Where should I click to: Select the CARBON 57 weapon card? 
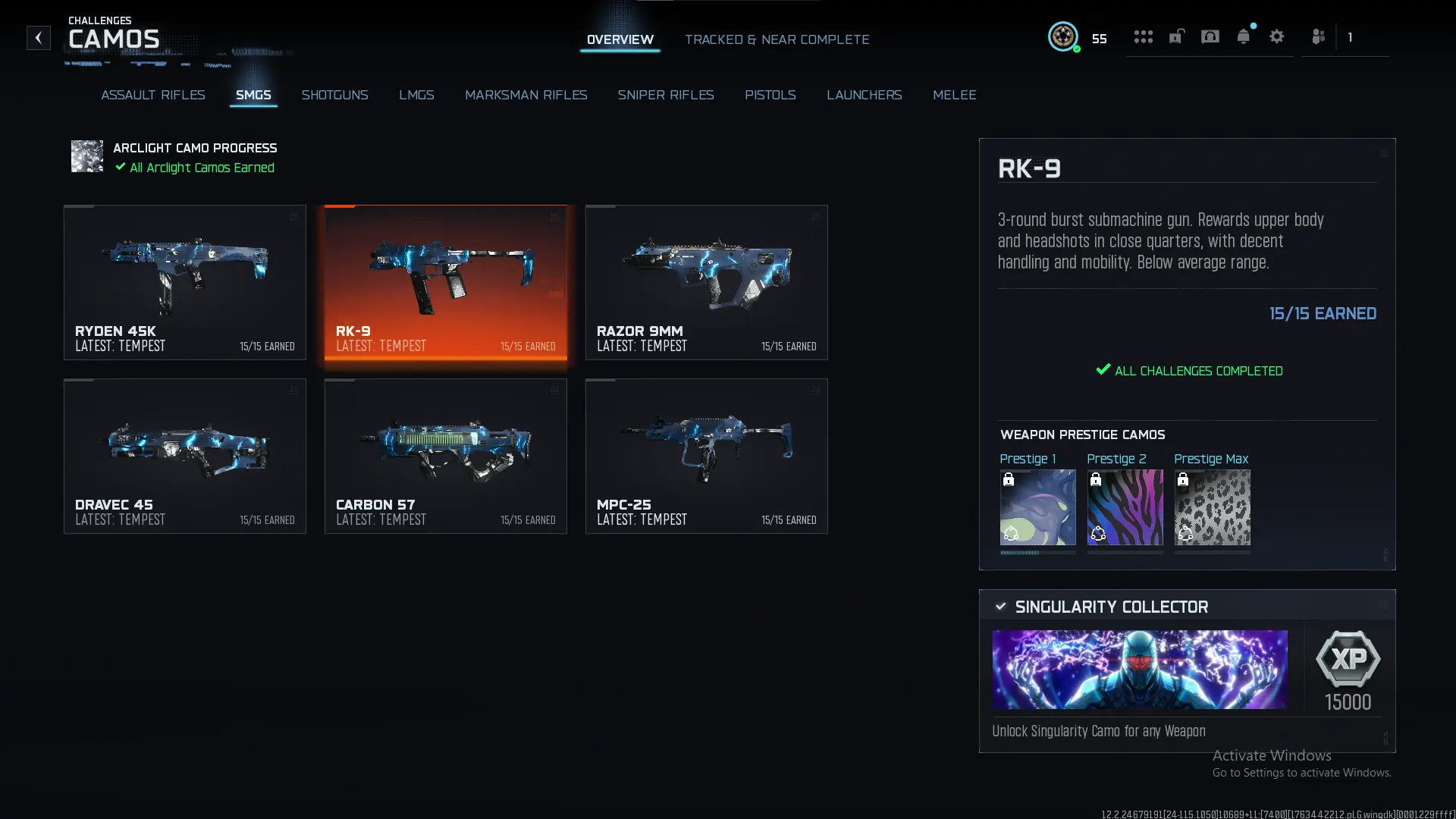tap(445, 456)
